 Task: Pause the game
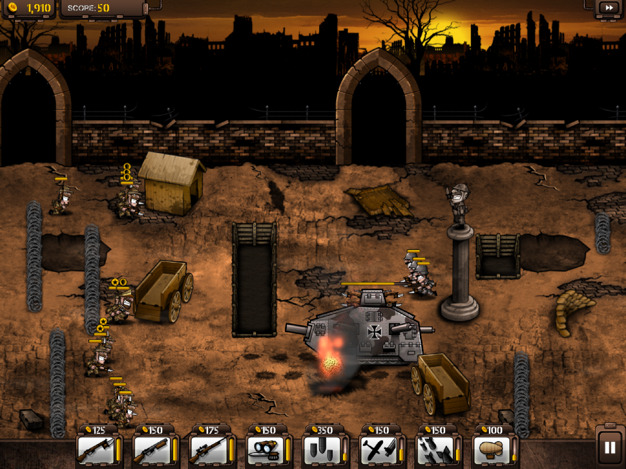[x=609, y=447]
